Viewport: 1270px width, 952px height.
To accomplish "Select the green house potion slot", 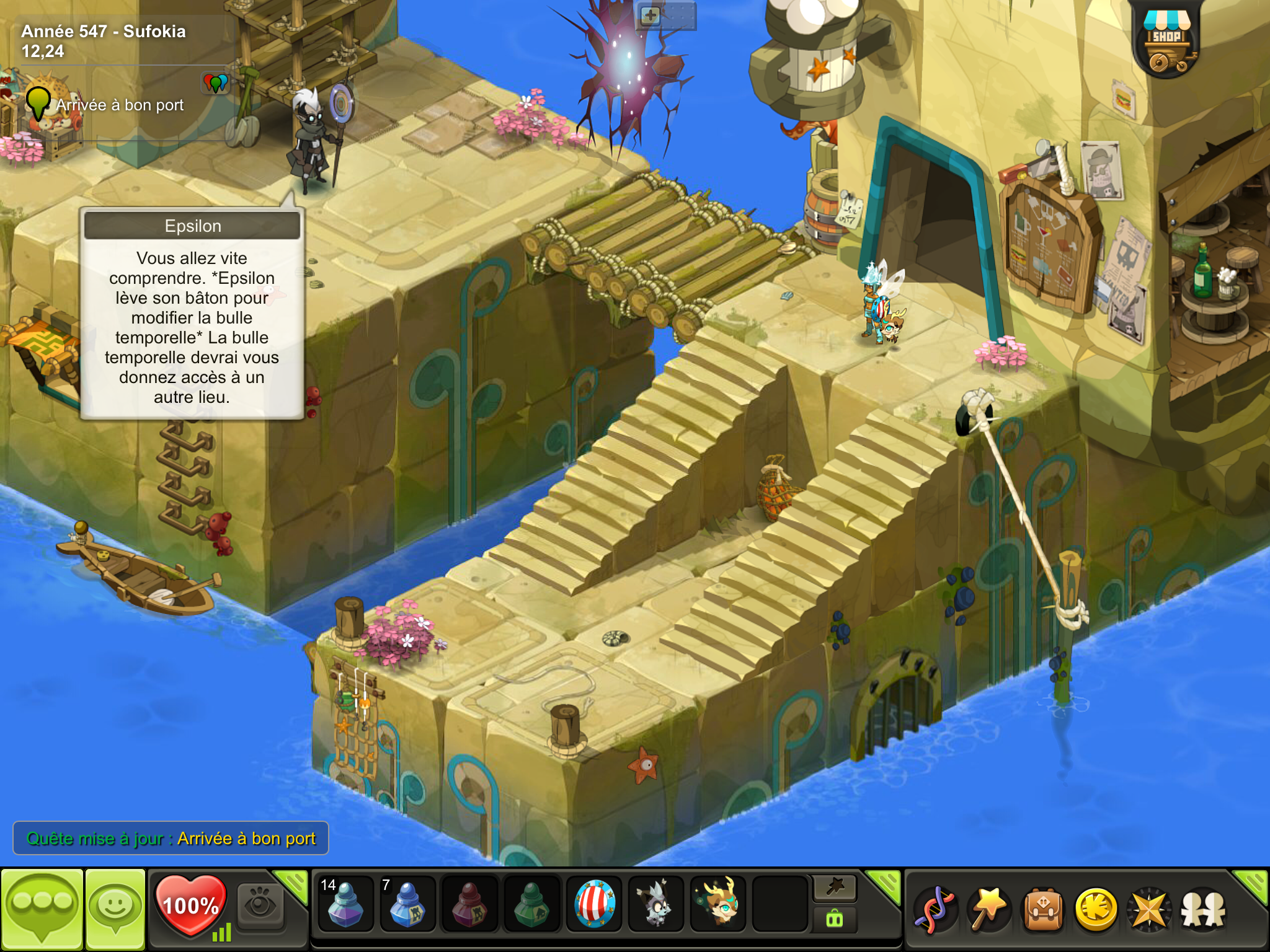I will coord(531,904).
